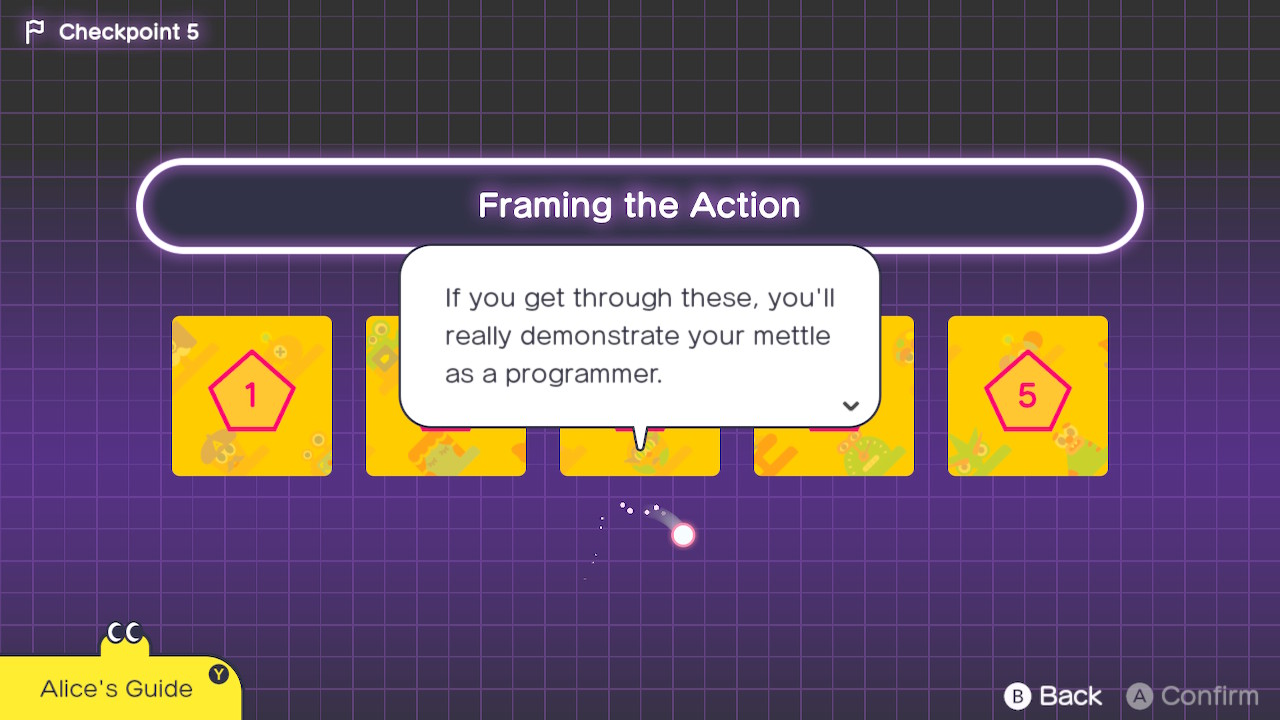Select the step 5 pentagon tile

(1027, 395)
